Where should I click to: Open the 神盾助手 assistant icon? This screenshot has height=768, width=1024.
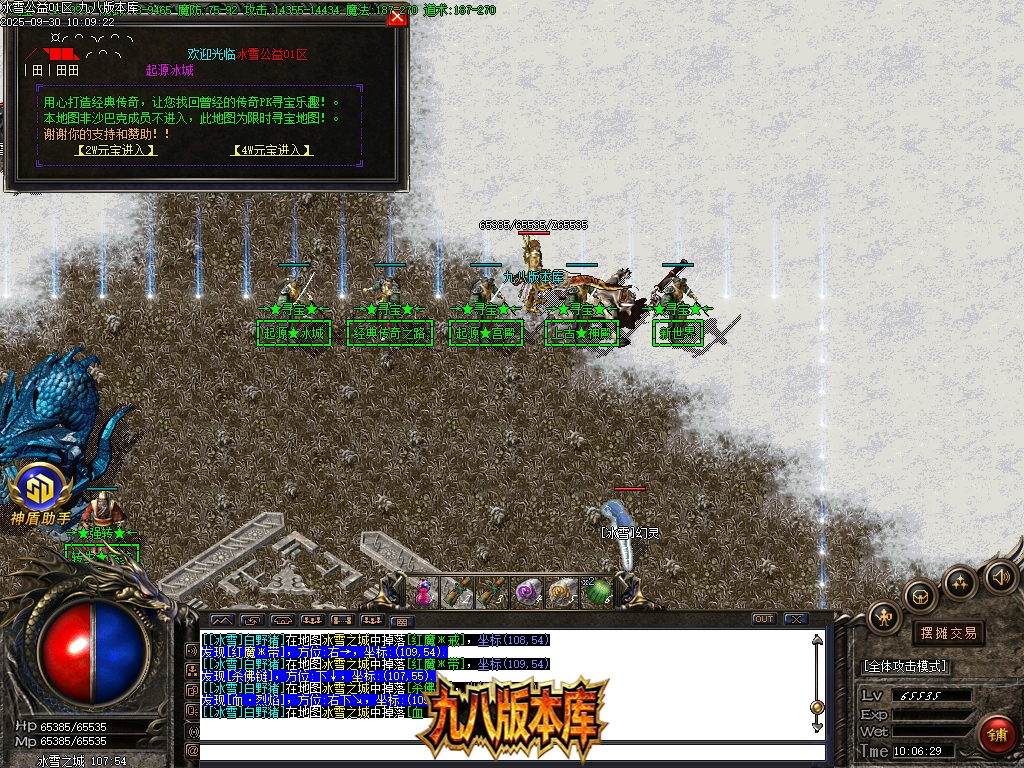40,490
